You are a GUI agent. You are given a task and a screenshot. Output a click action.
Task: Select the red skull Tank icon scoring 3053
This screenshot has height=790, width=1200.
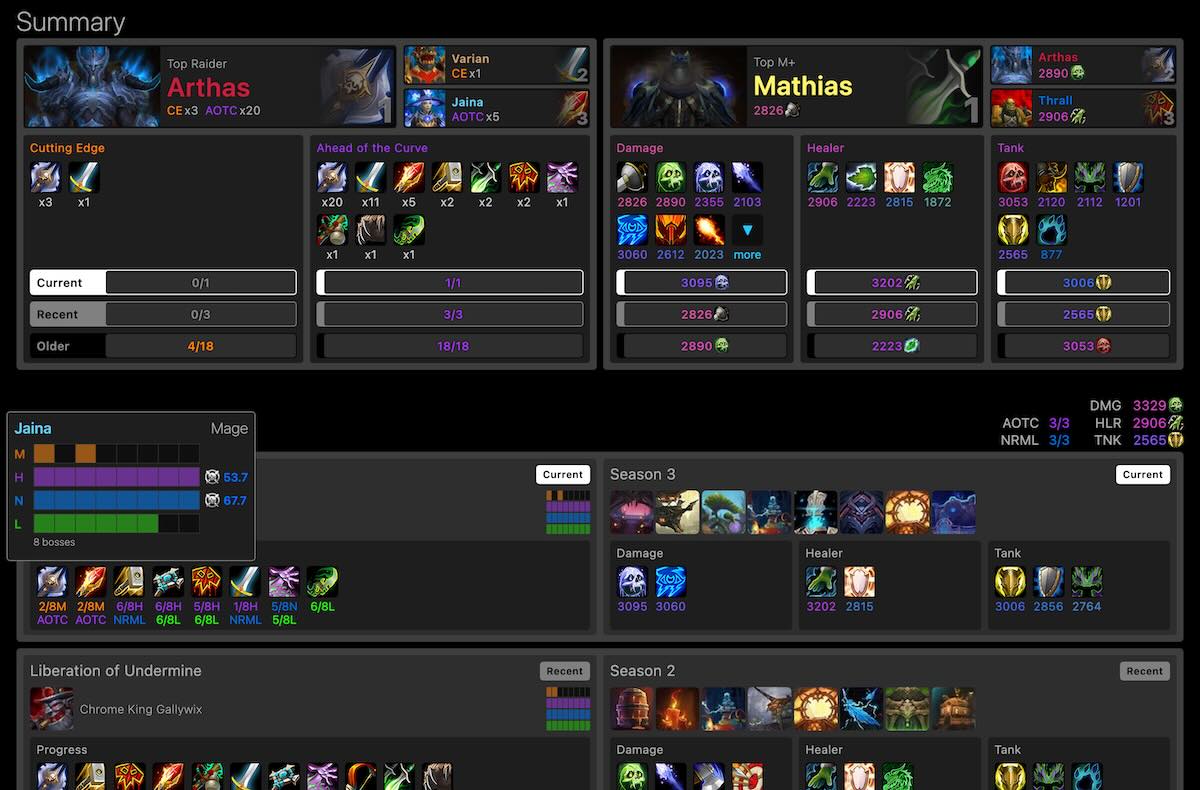[x=1013, y=179]
